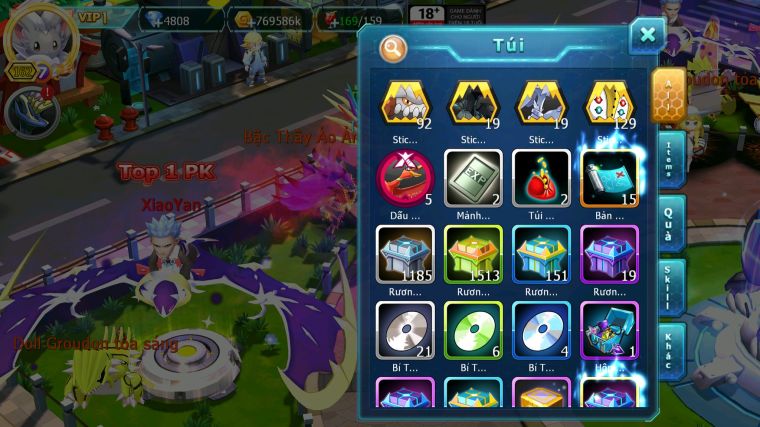This screenshot has width=760, height=427.
Task: Show the Khác tab
Action: point(669,351)
